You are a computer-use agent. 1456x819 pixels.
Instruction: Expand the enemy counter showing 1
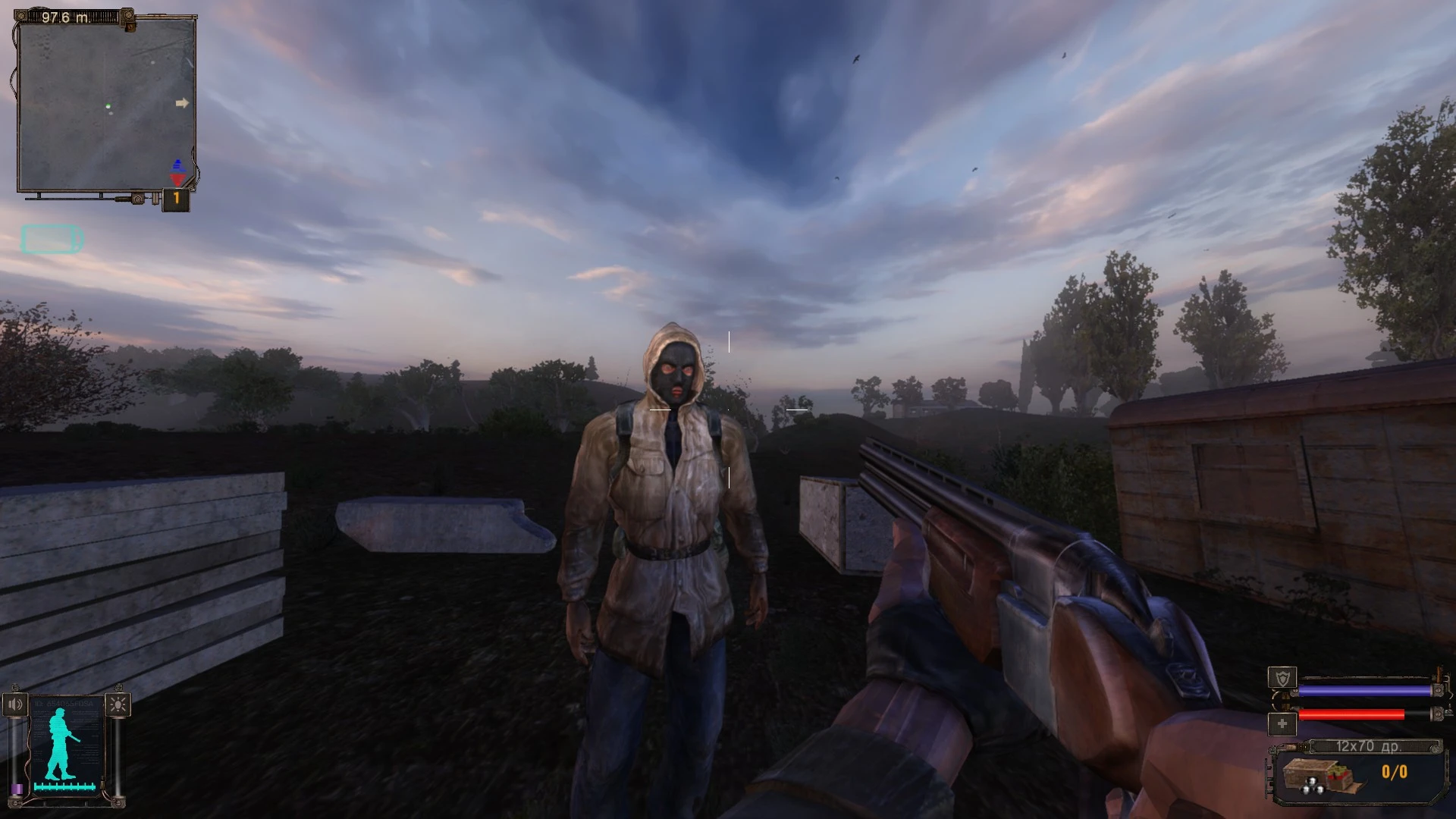[x=176, y=197]
